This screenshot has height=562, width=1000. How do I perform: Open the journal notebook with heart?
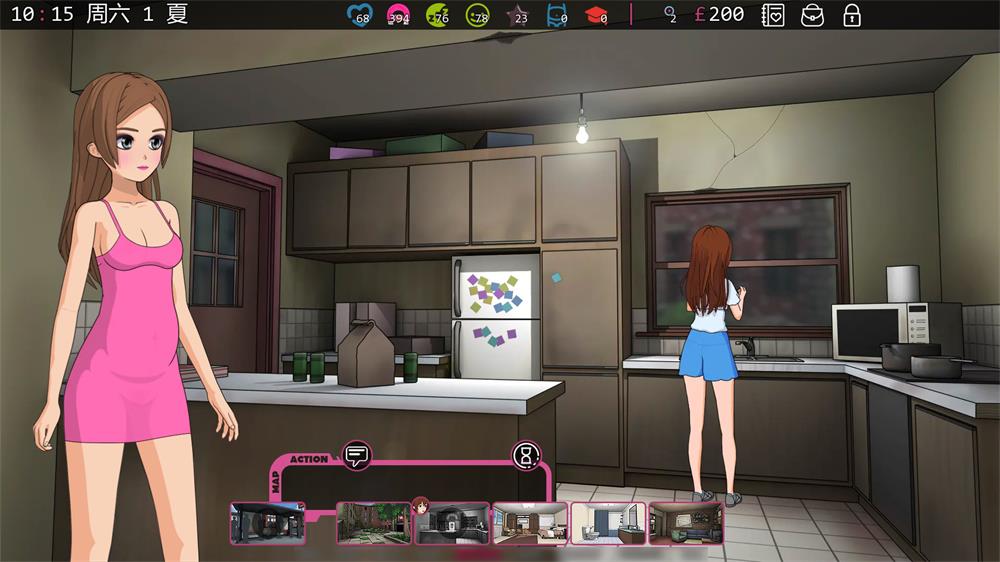point(772,15)
